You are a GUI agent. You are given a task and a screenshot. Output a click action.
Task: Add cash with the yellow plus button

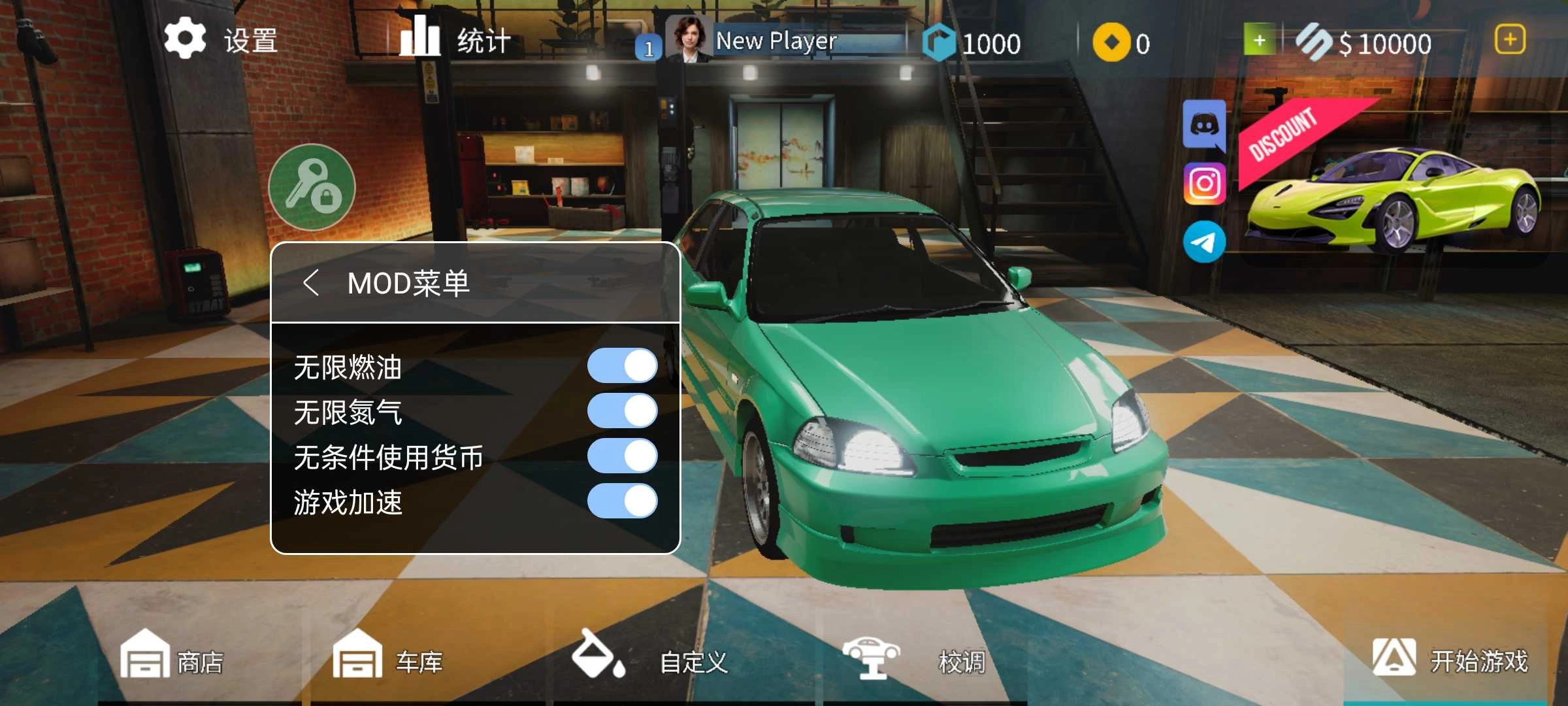(1510, 40)
